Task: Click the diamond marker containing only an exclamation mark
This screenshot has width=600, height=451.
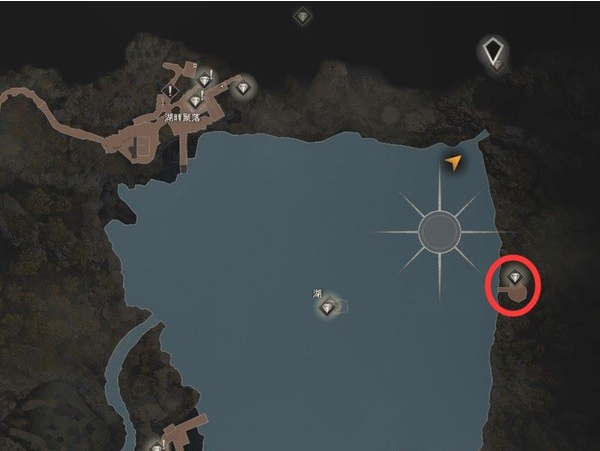Action: click(171, 92)
